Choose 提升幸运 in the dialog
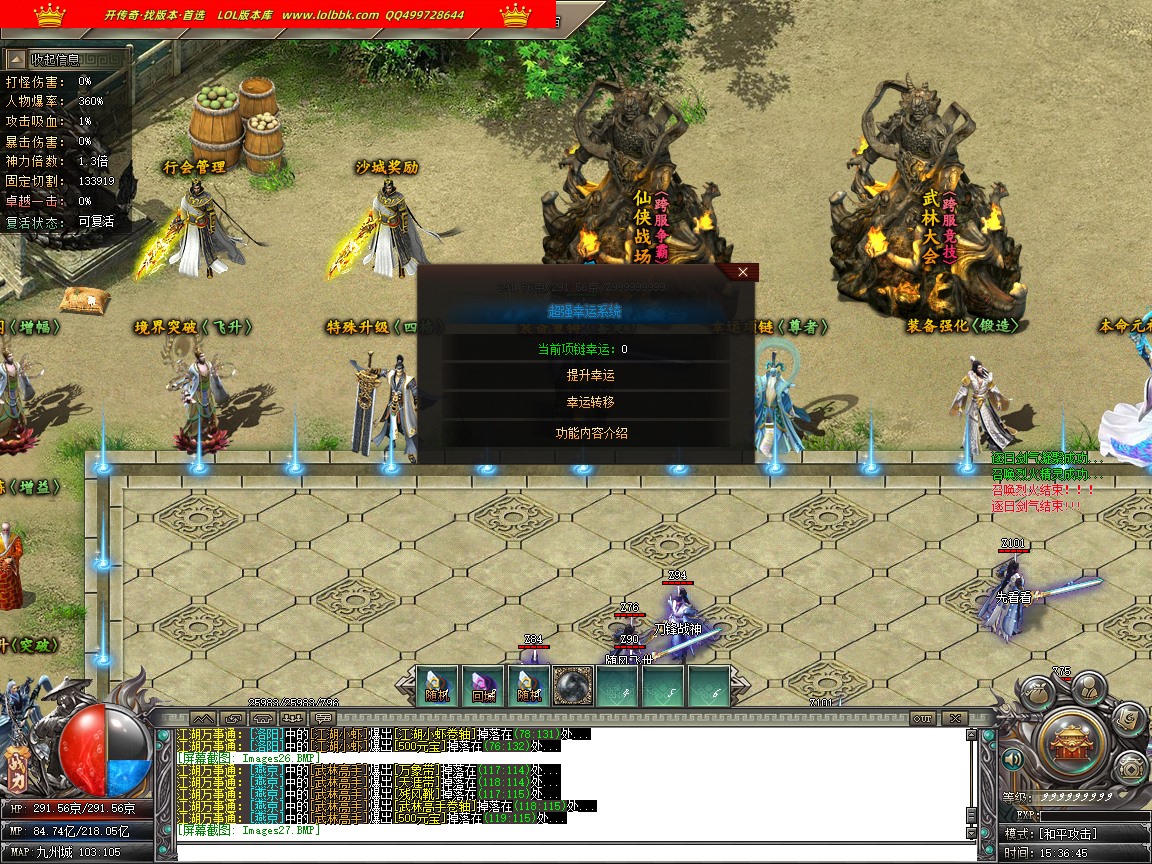The image size is (1152, 864). (590, 376)
